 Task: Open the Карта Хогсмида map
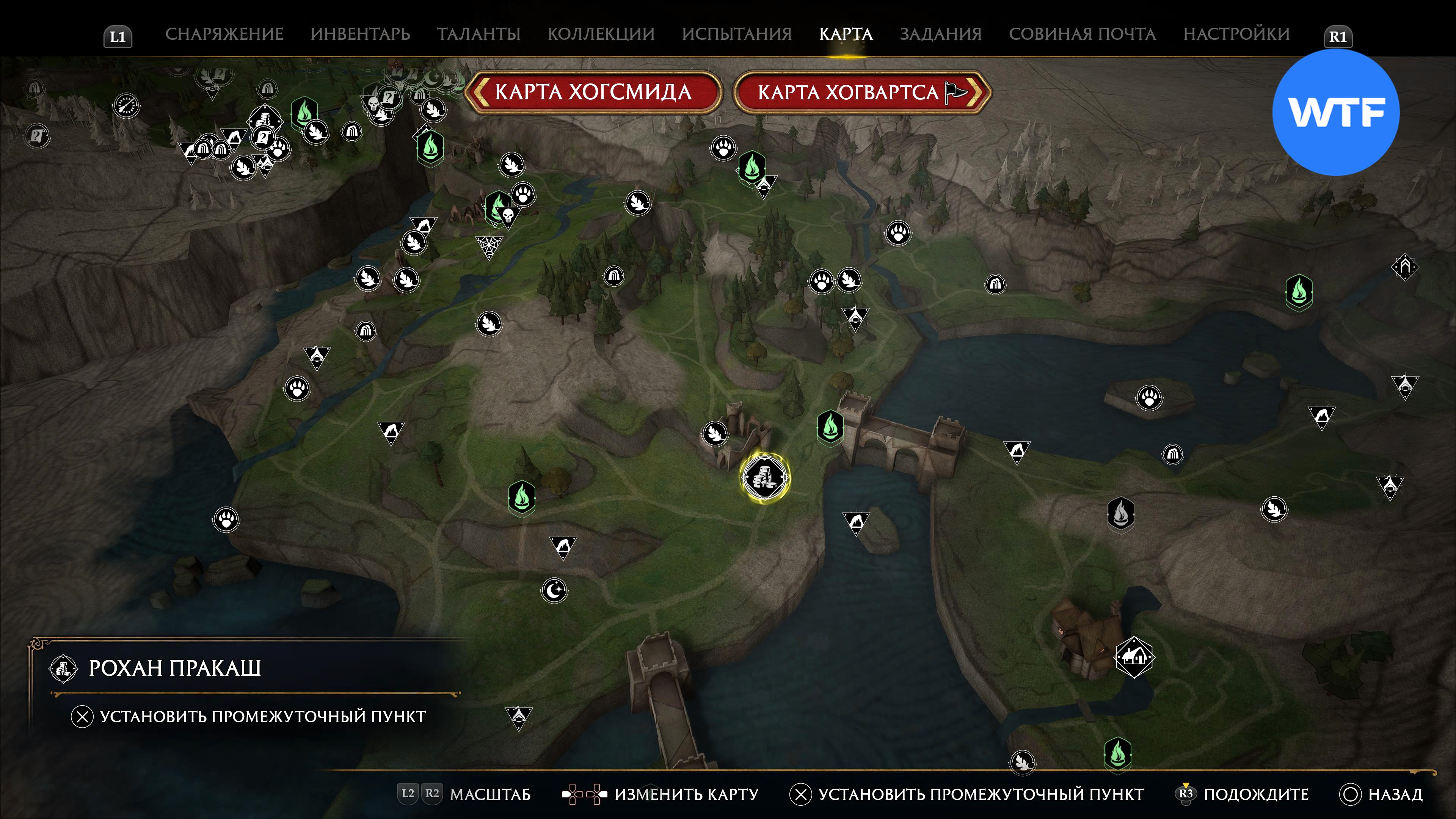click(592, 92)
